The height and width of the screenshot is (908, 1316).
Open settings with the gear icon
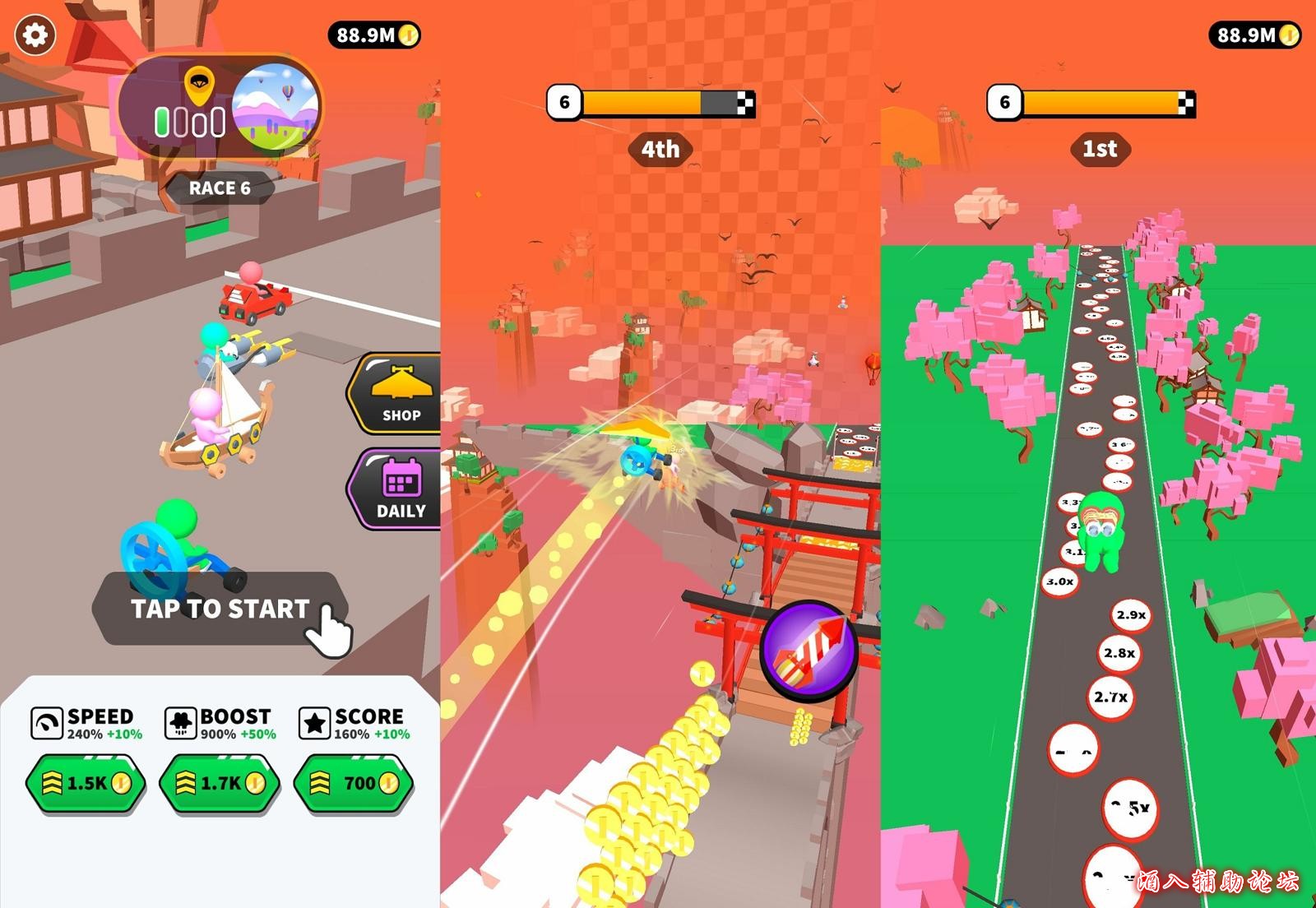coord(35,35)
